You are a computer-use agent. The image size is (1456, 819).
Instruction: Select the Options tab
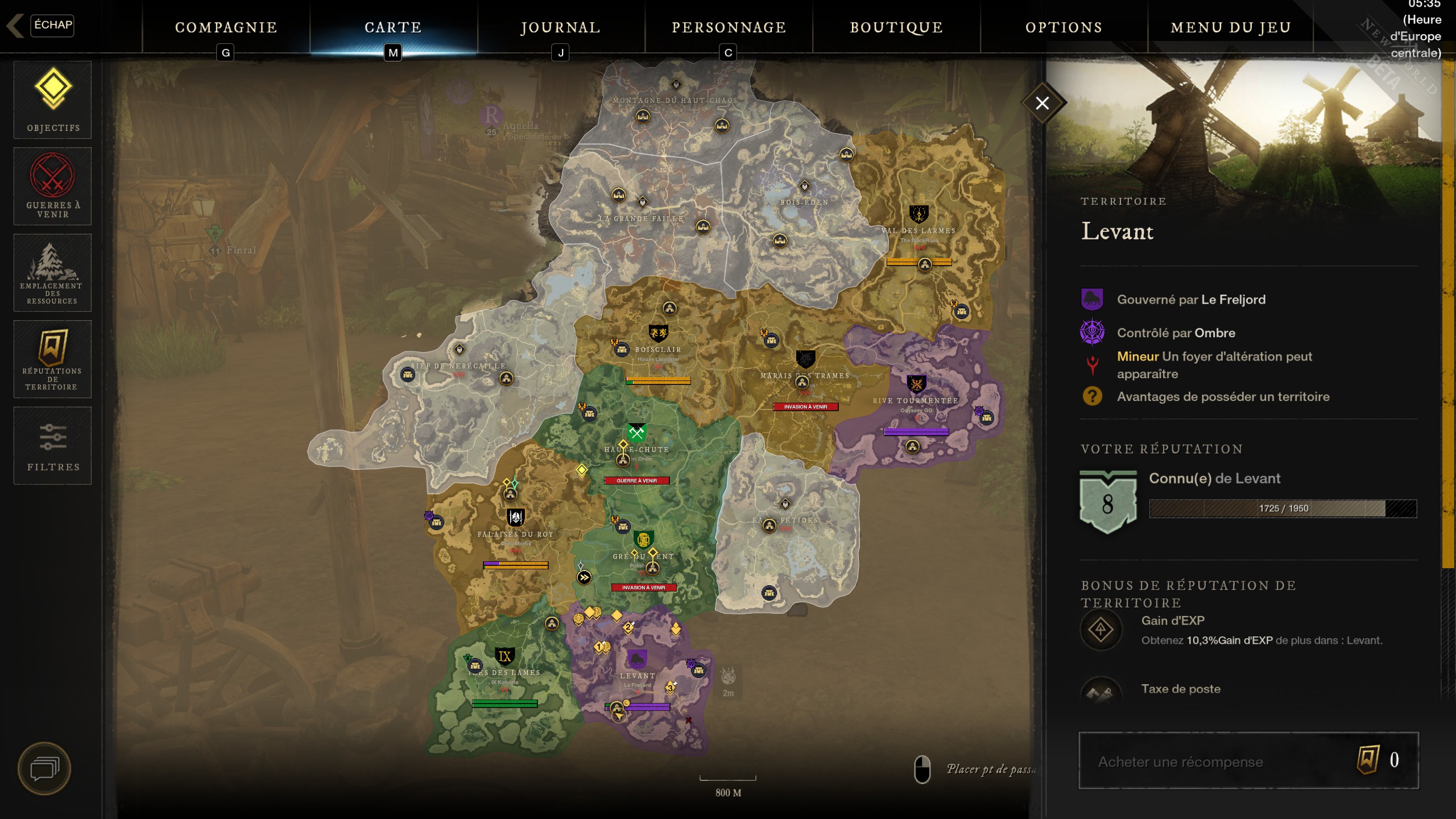(1064, 27)
